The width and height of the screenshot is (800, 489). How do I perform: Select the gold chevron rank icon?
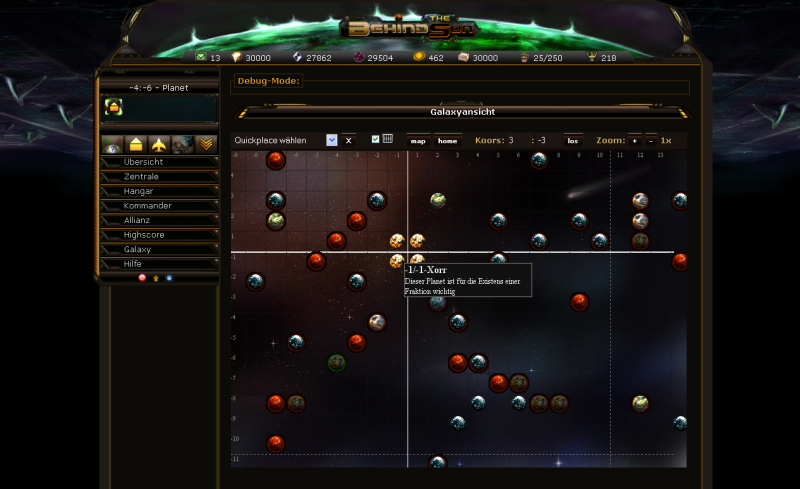[x=206, y=144]
